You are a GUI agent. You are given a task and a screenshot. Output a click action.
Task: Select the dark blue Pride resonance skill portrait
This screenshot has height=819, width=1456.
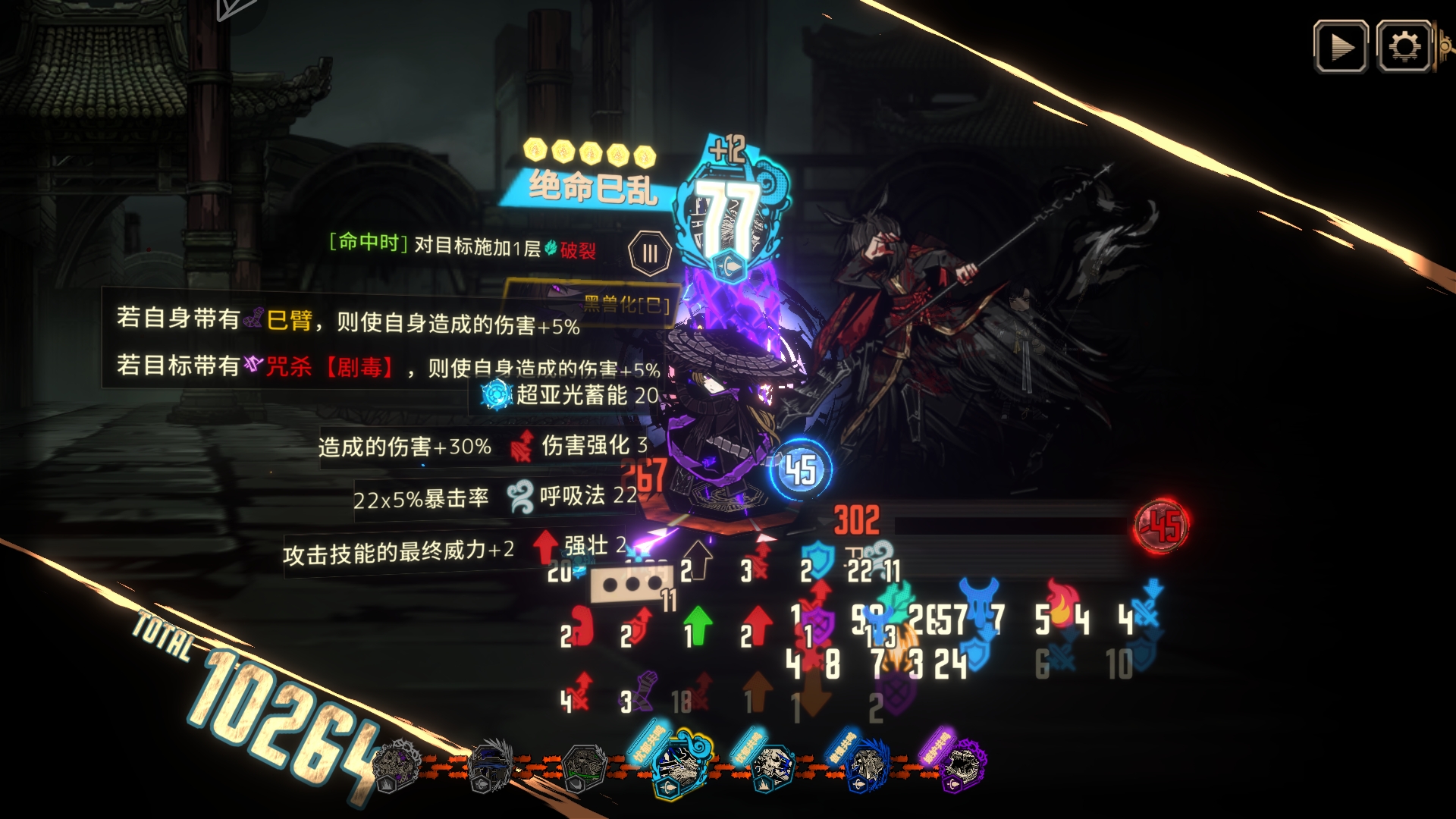[x=867, y=766]
